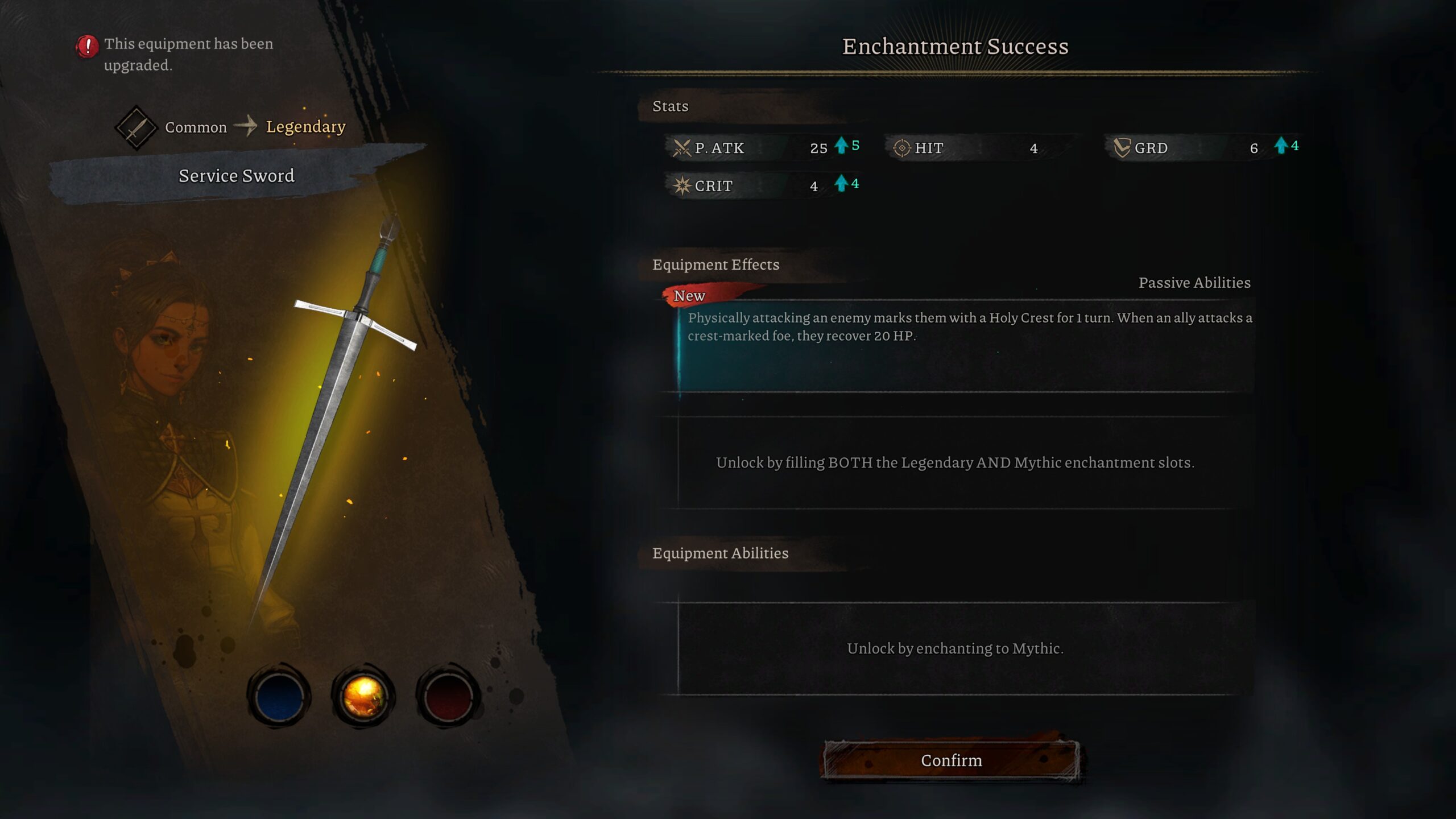Click the locked Mythic equipment ability slot

pyautogui.click(x=955, y=648)
